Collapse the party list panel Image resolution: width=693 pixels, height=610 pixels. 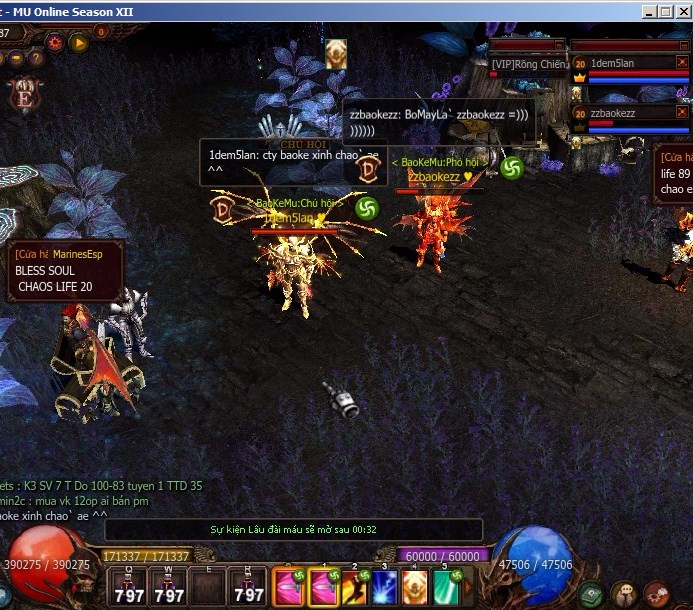pyautogui.click(x=682, y=45)
